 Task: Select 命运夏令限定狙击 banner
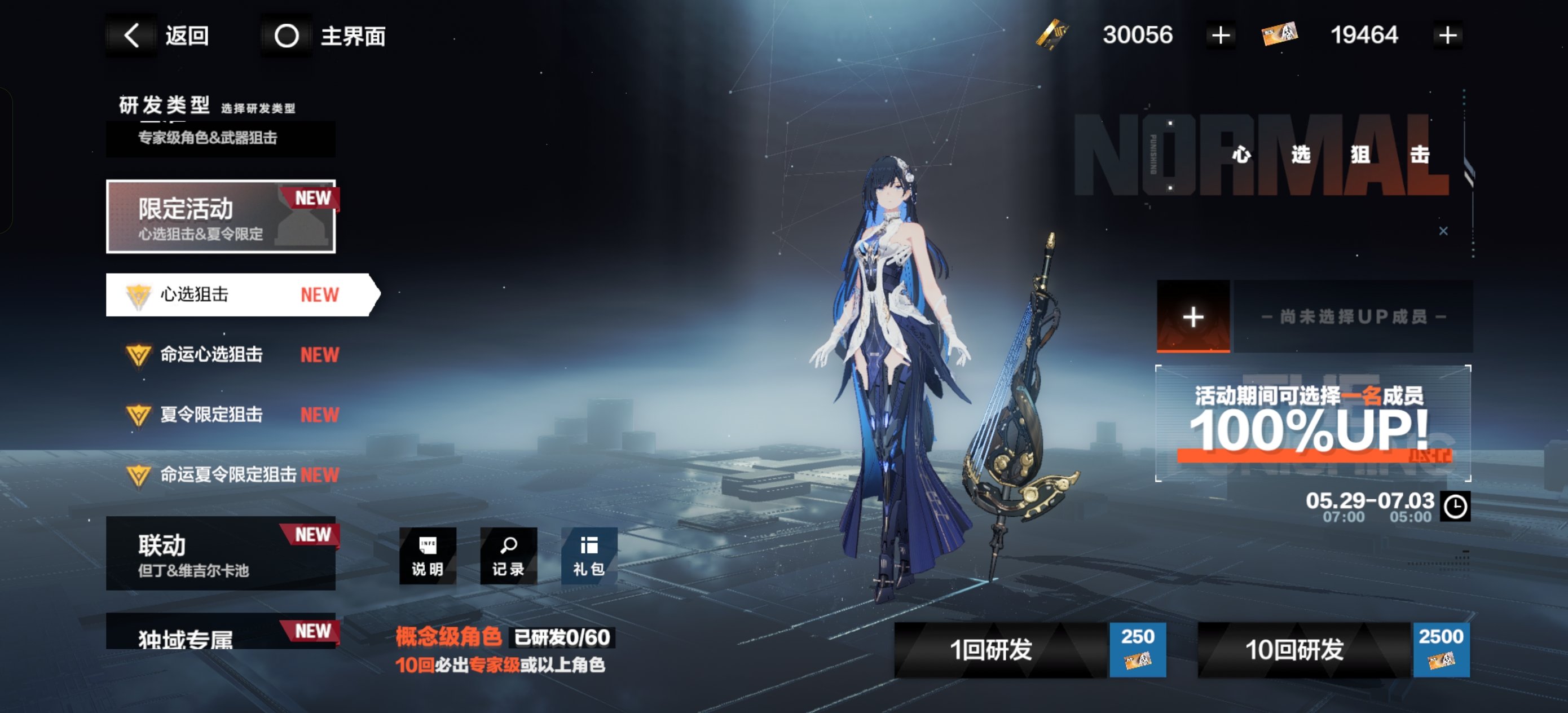click(231, 474)
